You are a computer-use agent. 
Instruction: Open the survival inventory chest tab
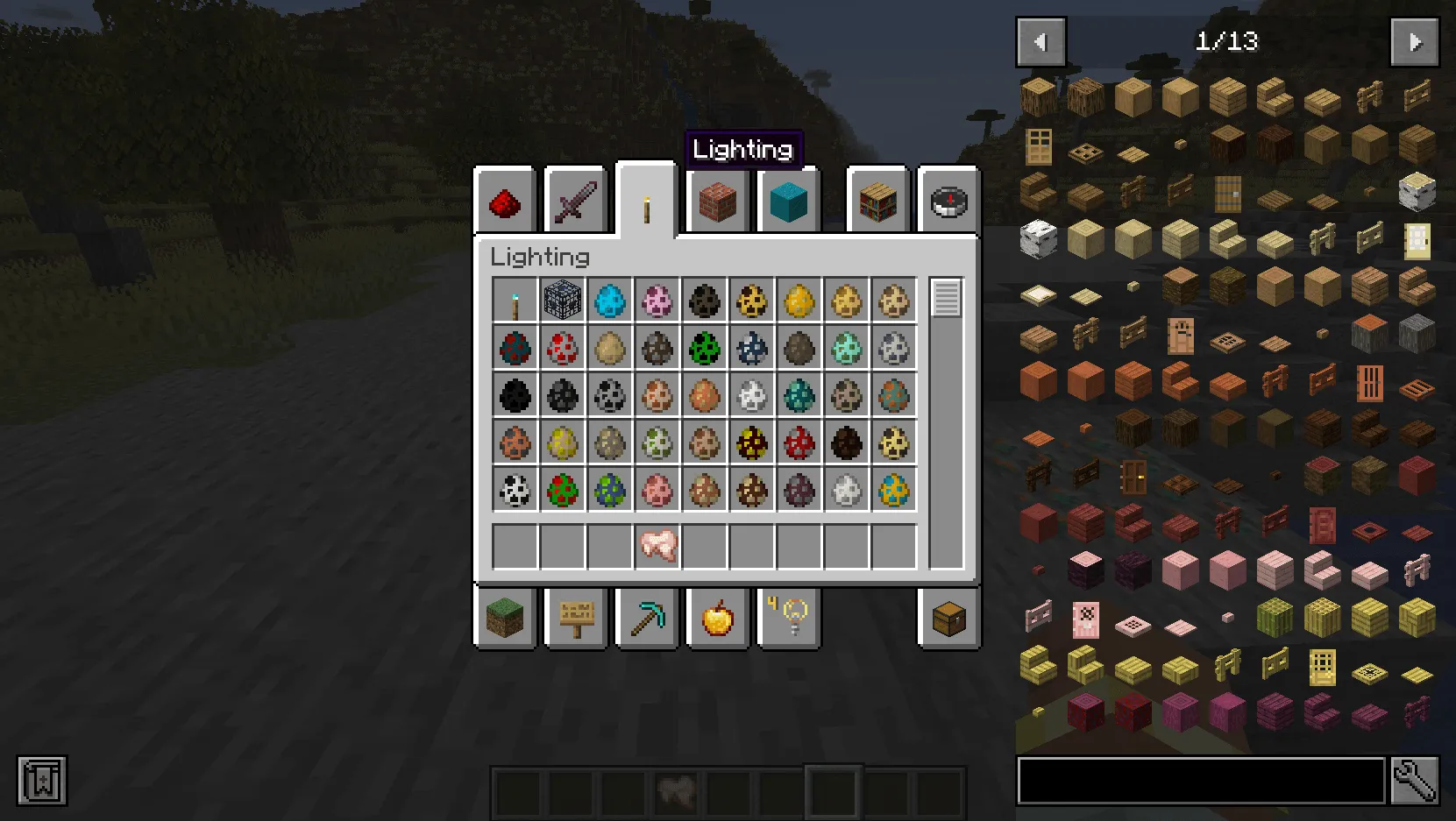[948, 618]
